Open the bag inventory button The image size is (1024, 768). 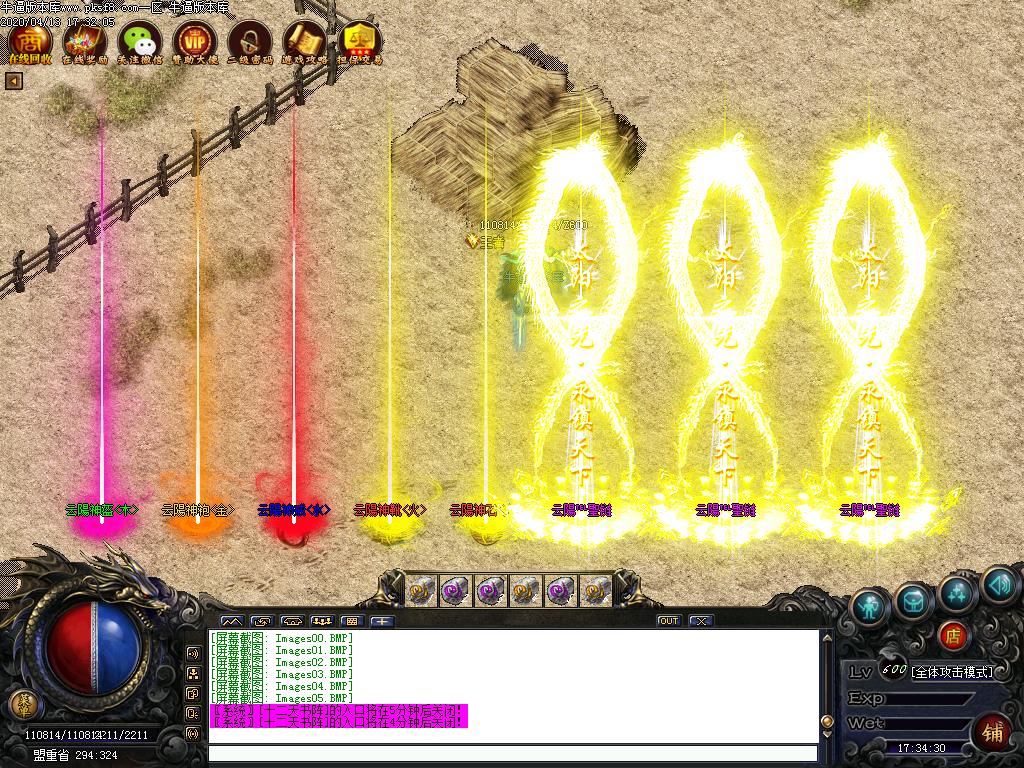(x=914, y=600)
